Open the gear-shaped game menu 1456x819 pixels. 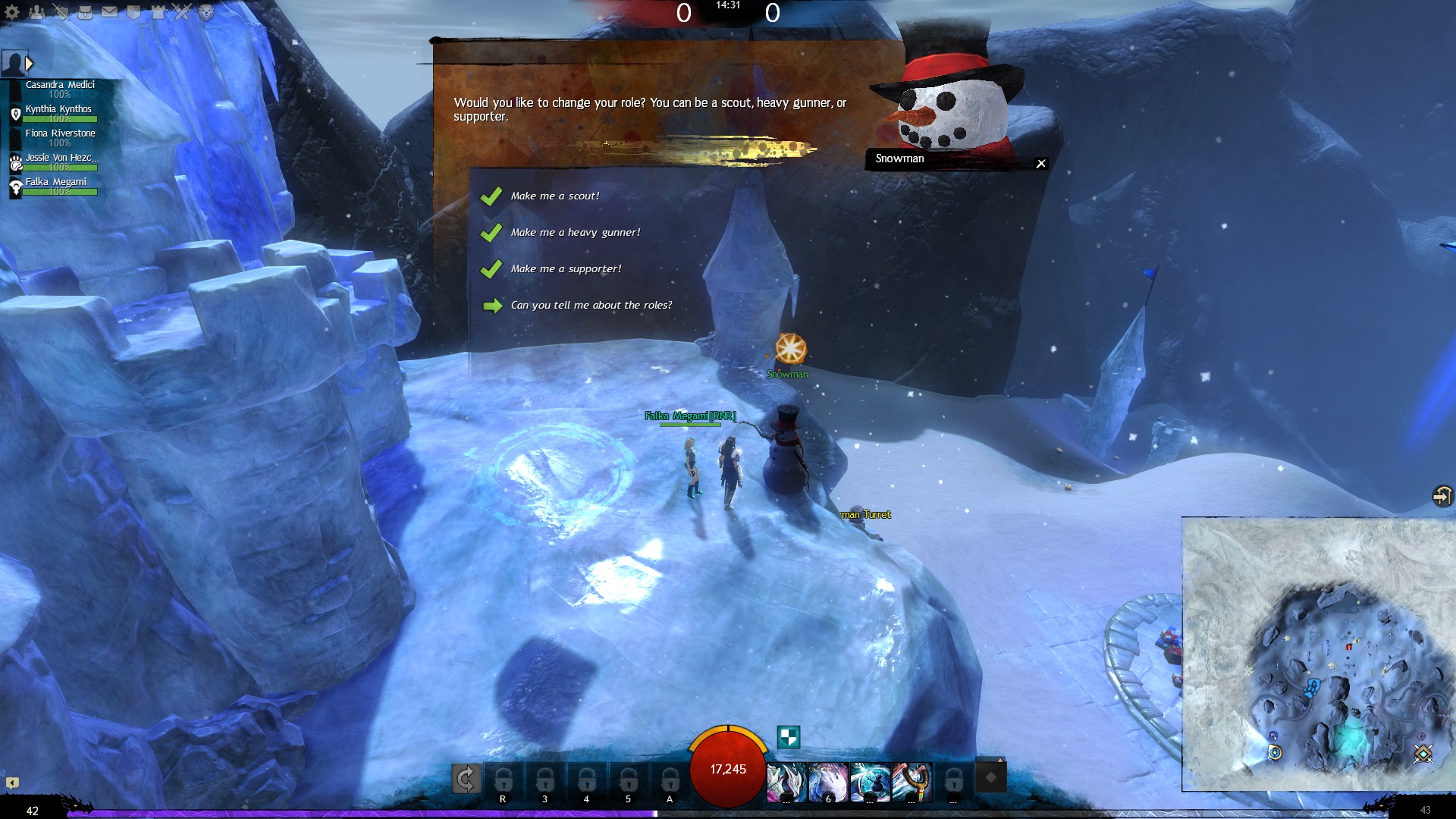12,11
